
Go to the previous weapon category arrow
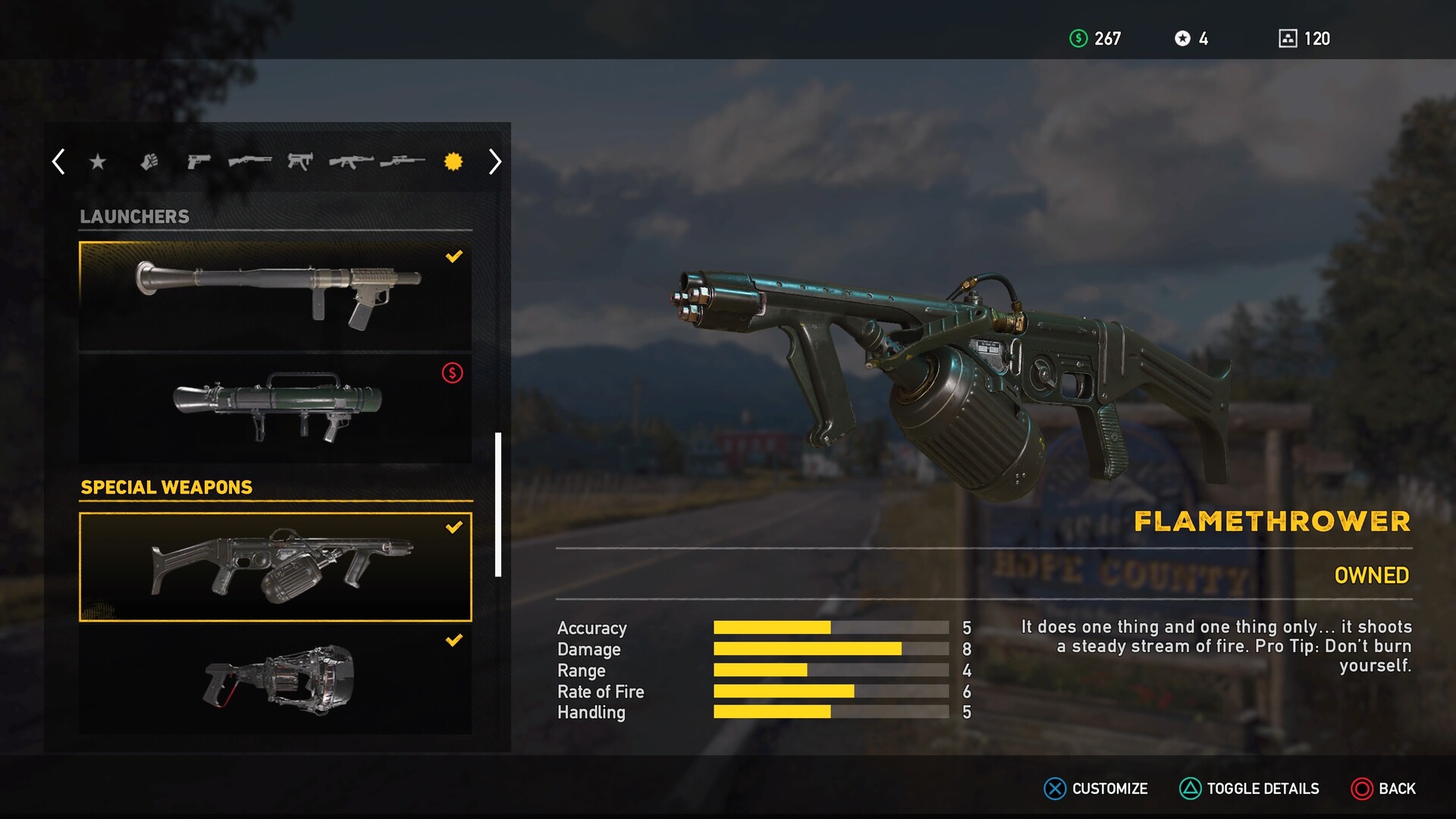pyautogui.click(x=58, y=162)
